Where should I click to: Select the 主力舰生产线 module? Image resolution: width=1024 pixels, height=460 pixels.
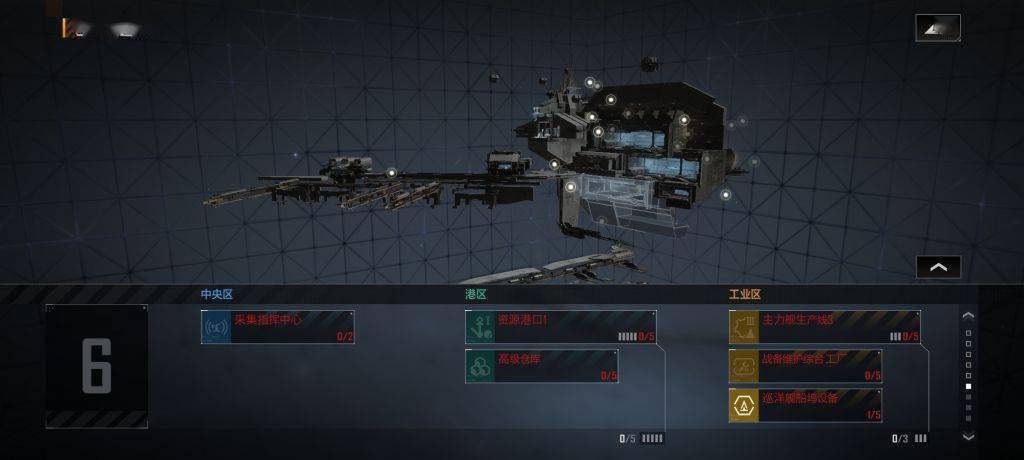click(x=824, y=327)
